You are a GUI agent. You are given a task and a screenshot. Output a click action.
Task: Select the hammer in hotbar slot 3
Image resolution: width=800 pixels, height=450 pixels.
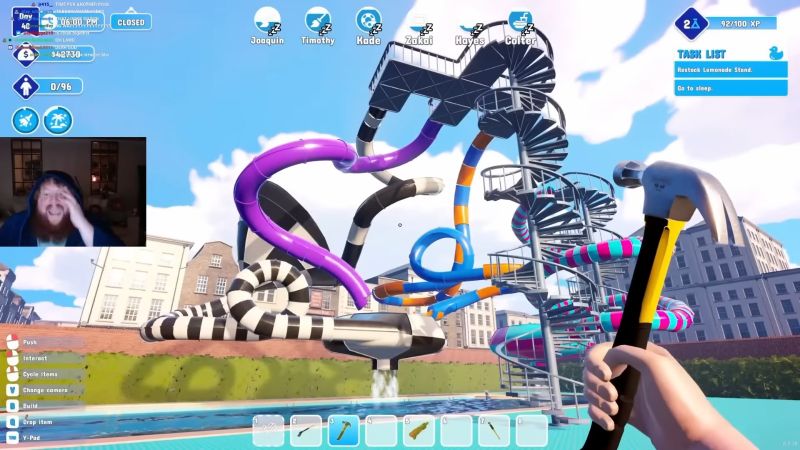click(x=344, y=431)
